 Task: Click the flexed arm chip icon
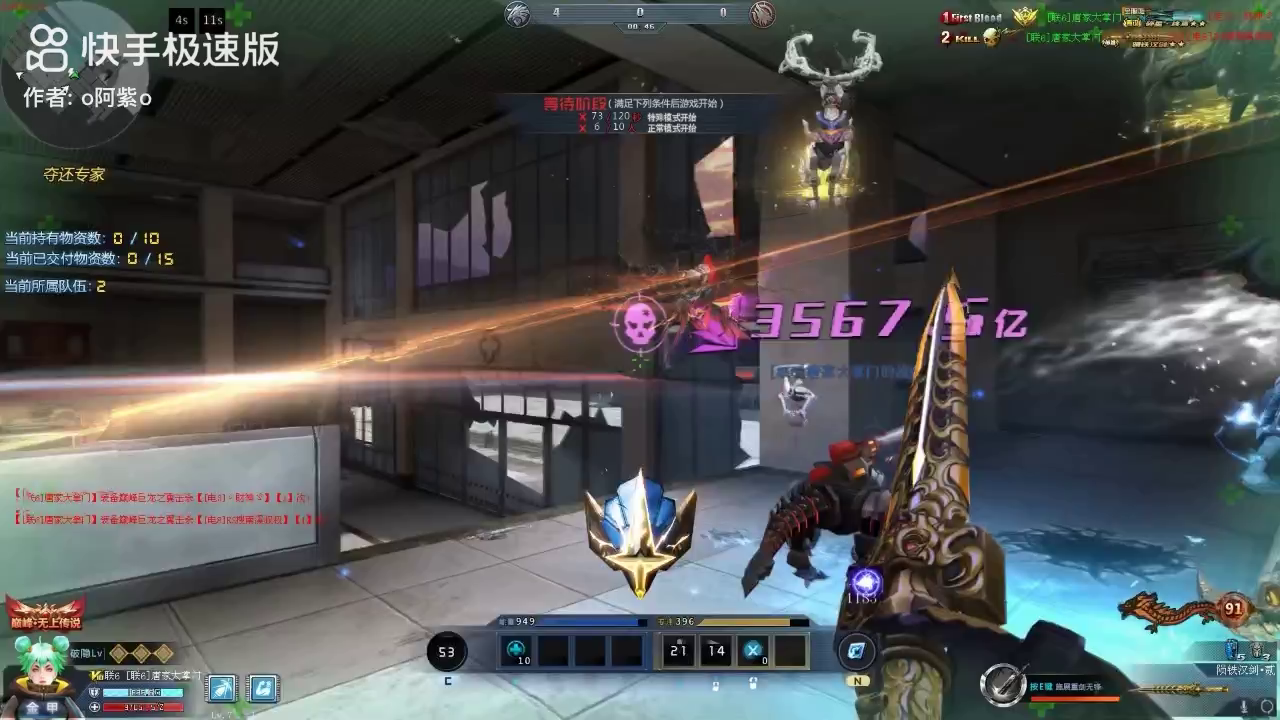coord(263,688)
